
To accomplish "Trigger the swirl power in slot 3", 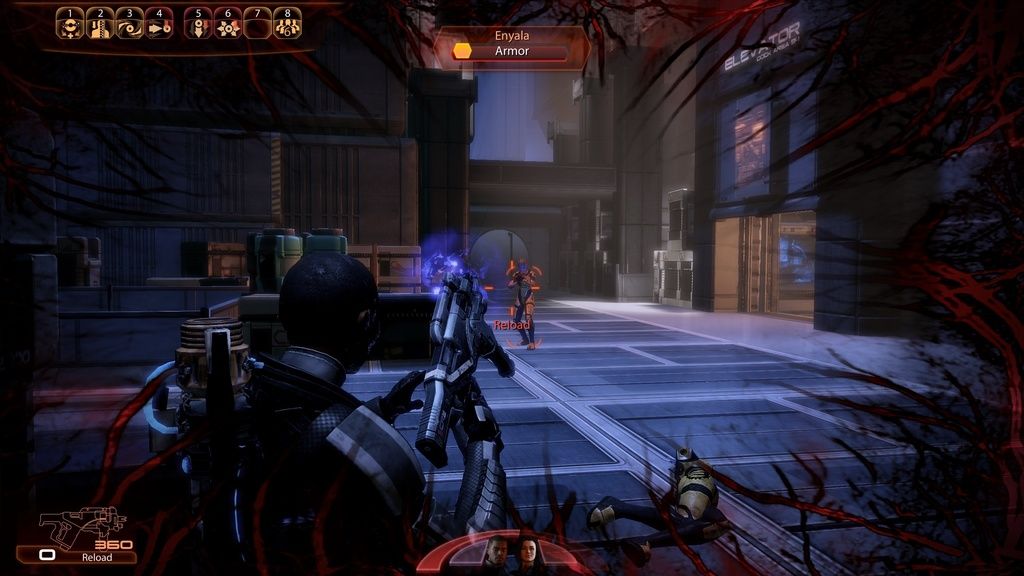I will (x=129, y=24).
